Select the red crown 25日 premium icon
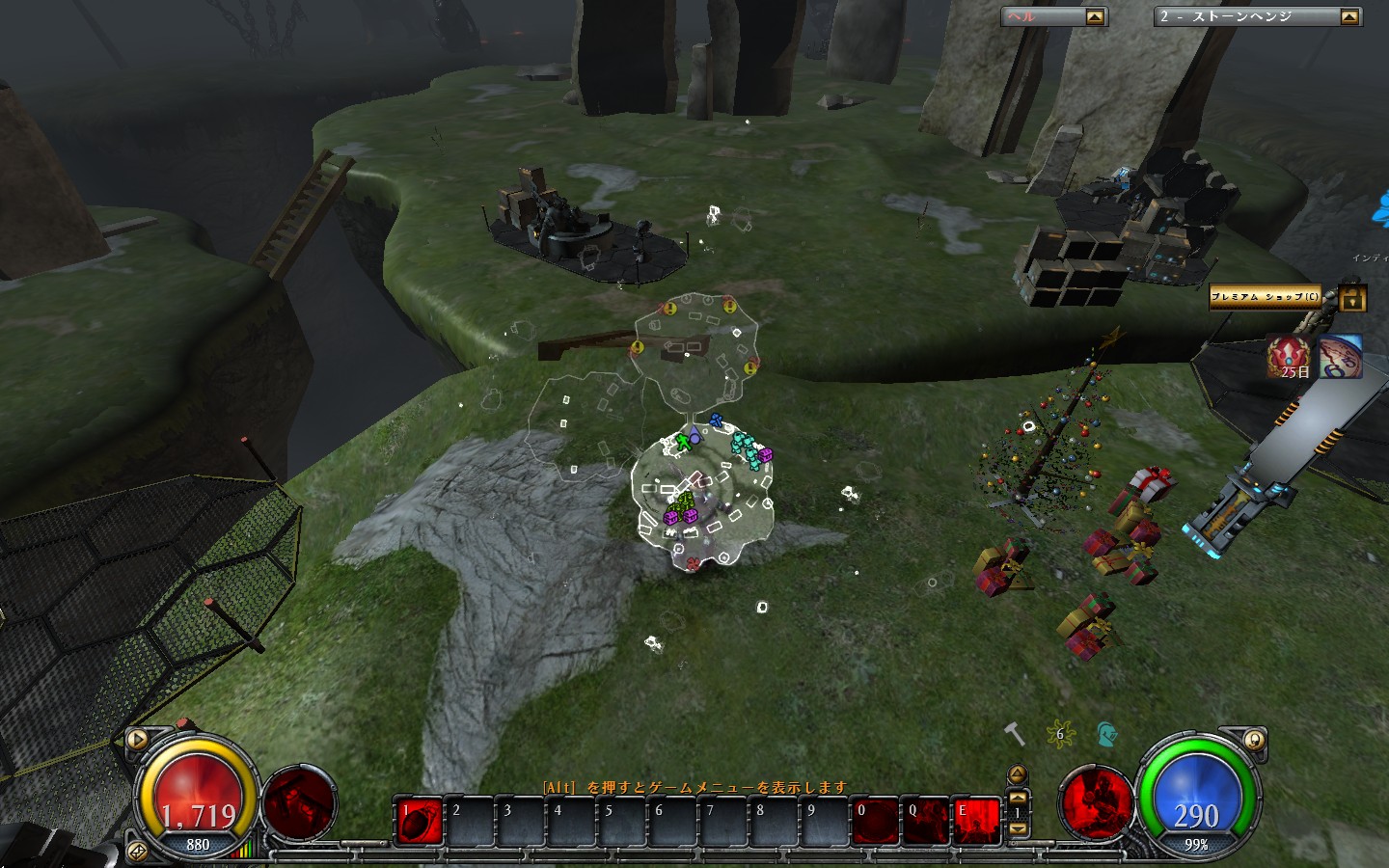The image size is (1389, 868). pyautogui.click(x=1289, y=356)
